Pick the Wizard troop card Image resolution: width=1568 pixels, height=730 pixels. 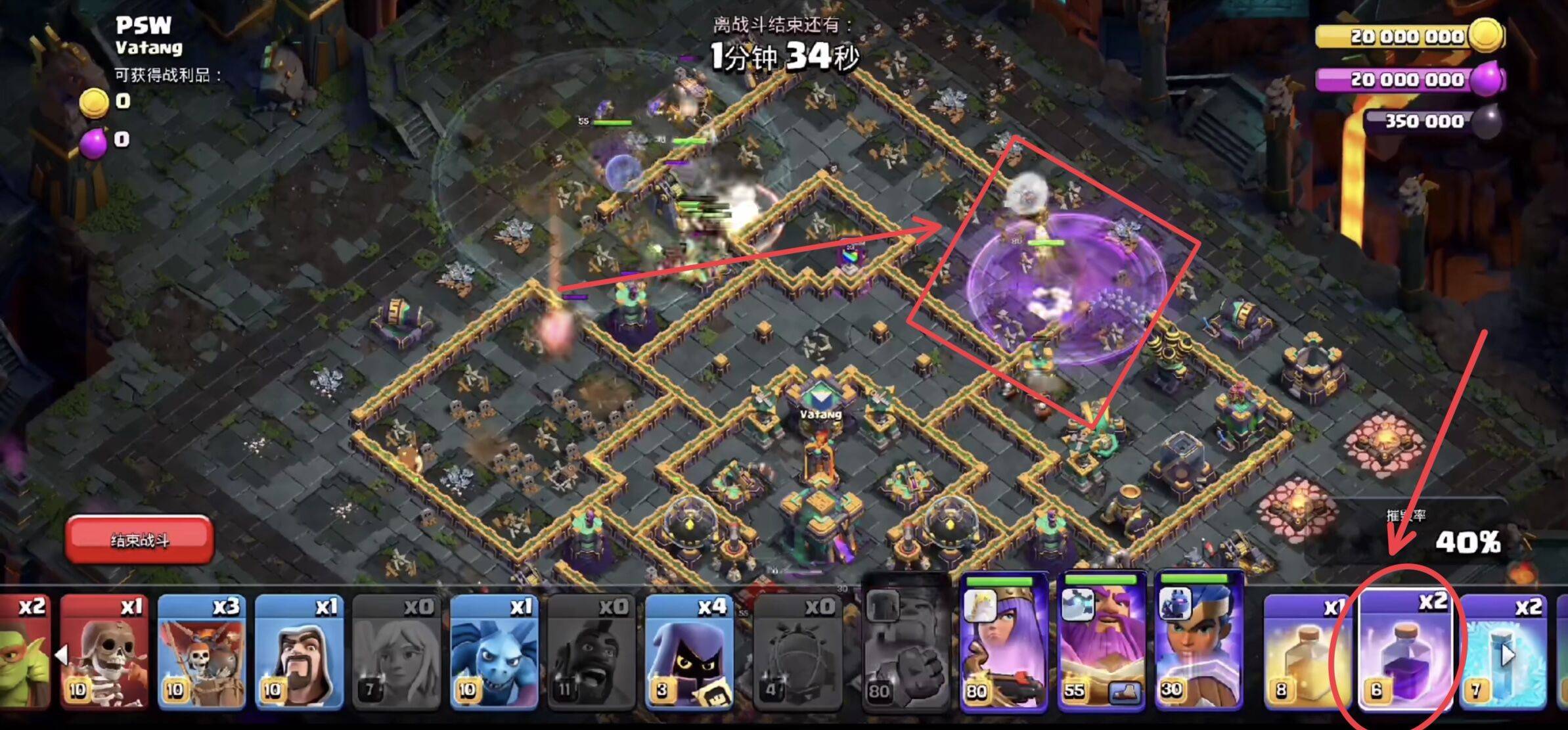(299, 652)
